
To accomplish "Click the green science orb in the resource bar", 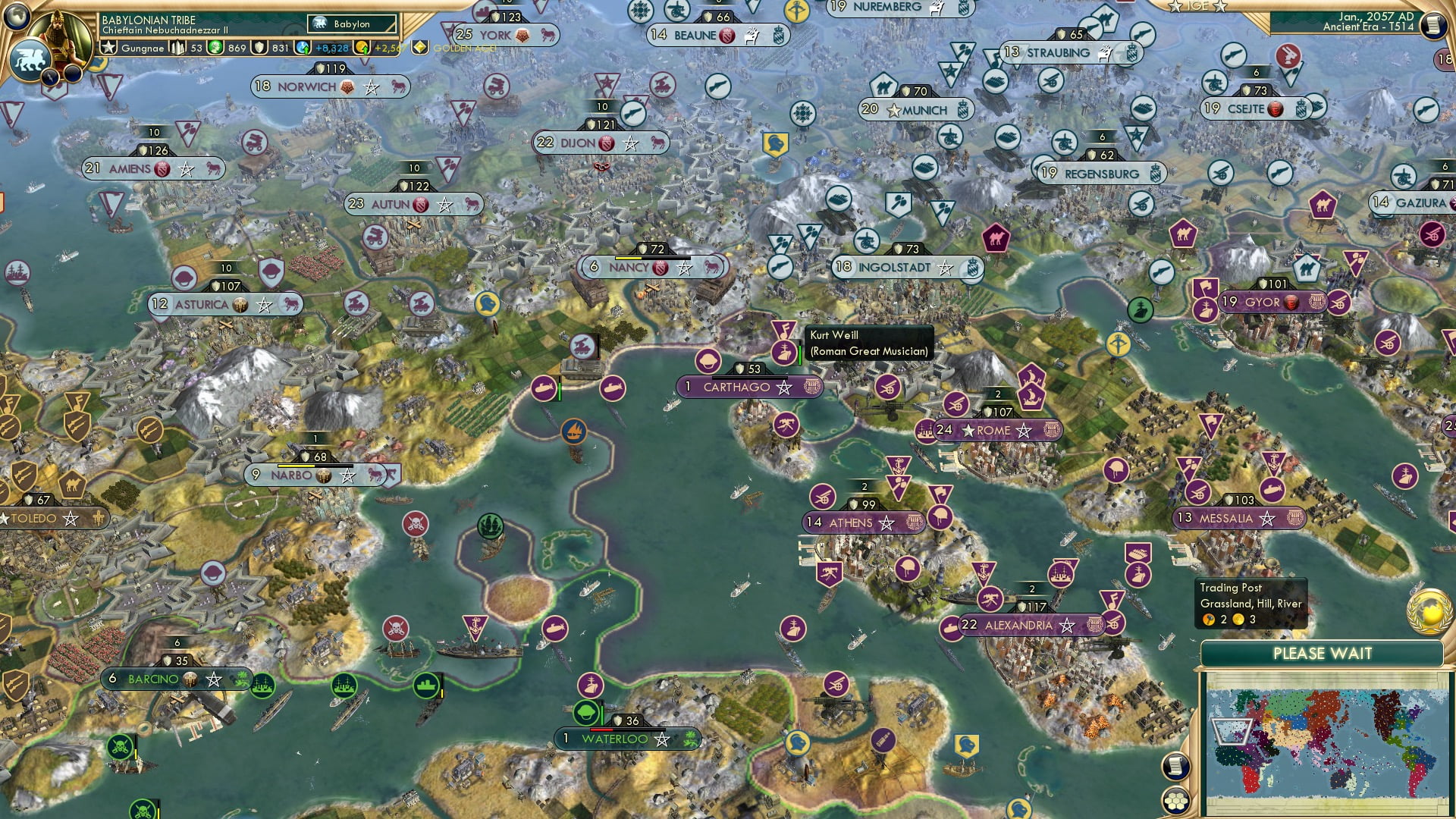I will (x=215, y=47).
